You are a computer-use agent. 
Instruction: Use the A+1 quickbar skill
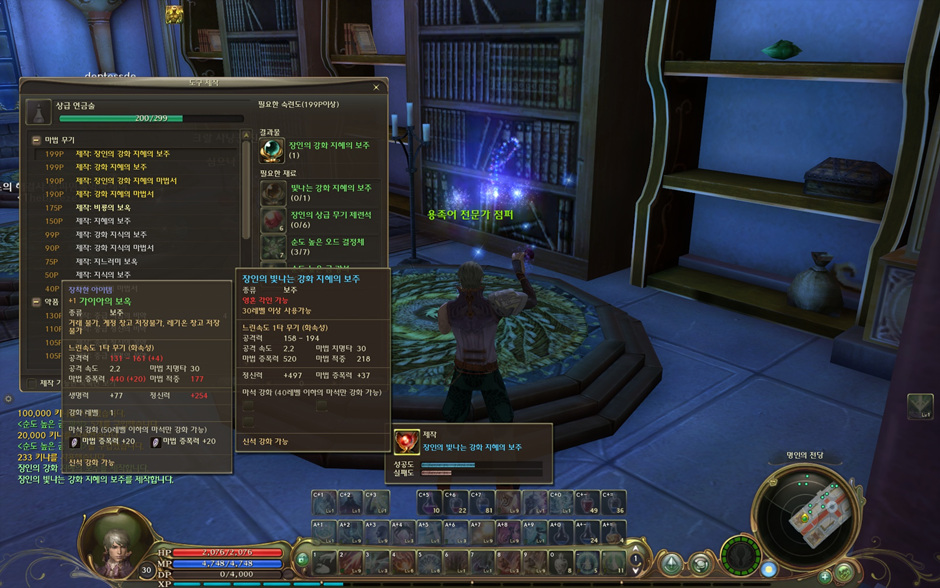pos(325,531)
